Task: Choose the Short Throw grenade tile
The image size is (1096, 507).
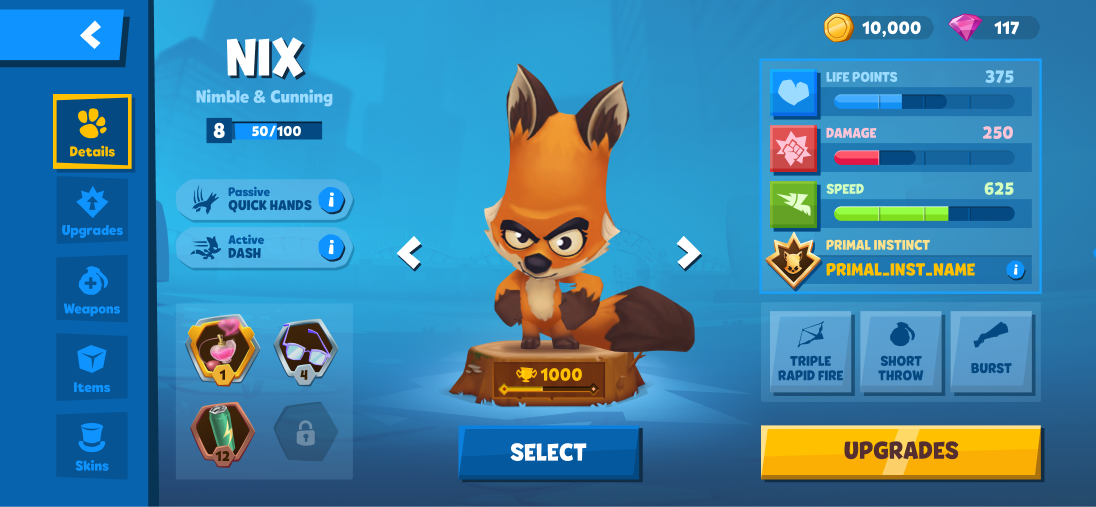Action: [x=901, y=355]
